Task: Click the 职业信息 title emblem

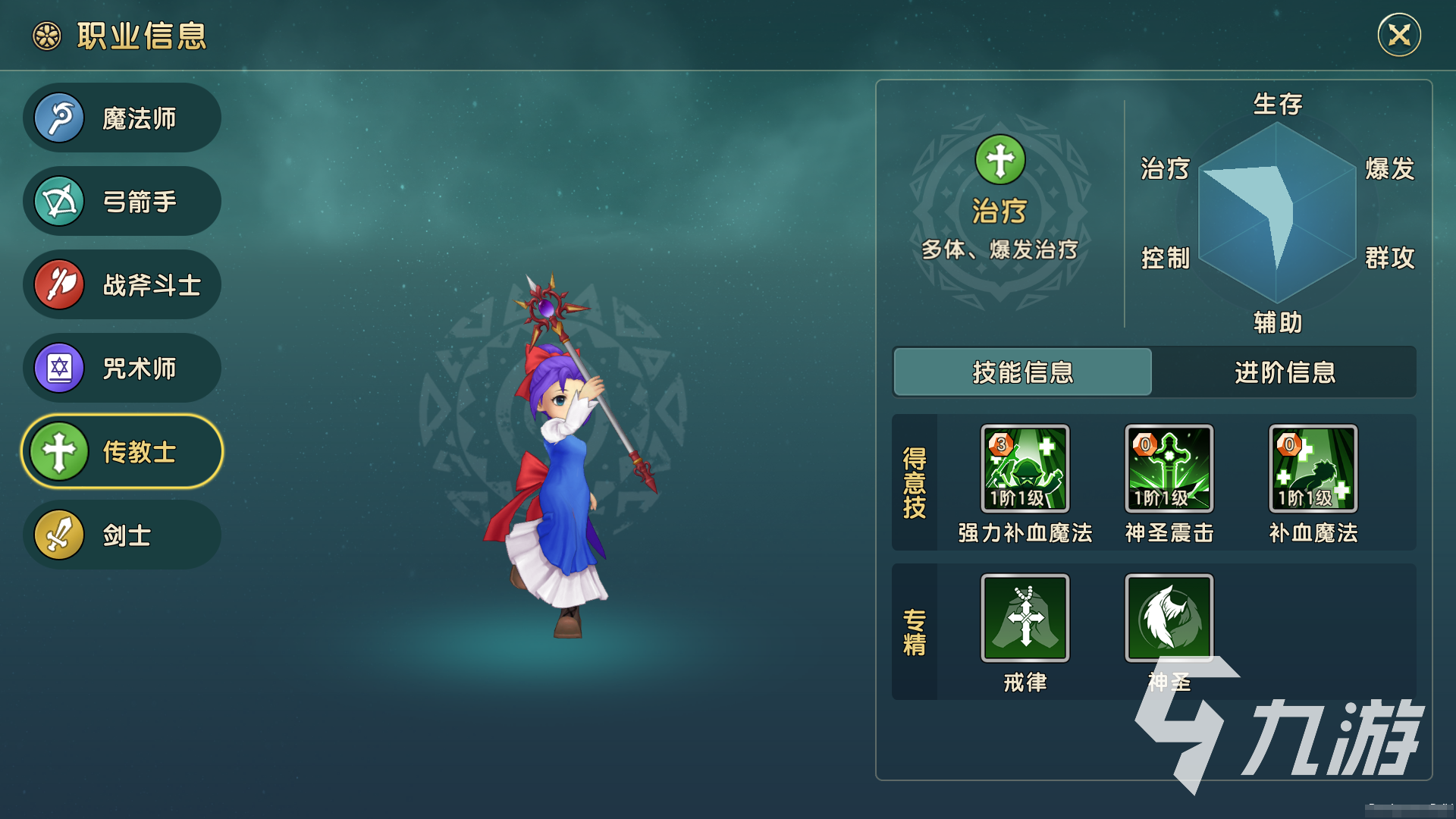Action: coord(45,35)
